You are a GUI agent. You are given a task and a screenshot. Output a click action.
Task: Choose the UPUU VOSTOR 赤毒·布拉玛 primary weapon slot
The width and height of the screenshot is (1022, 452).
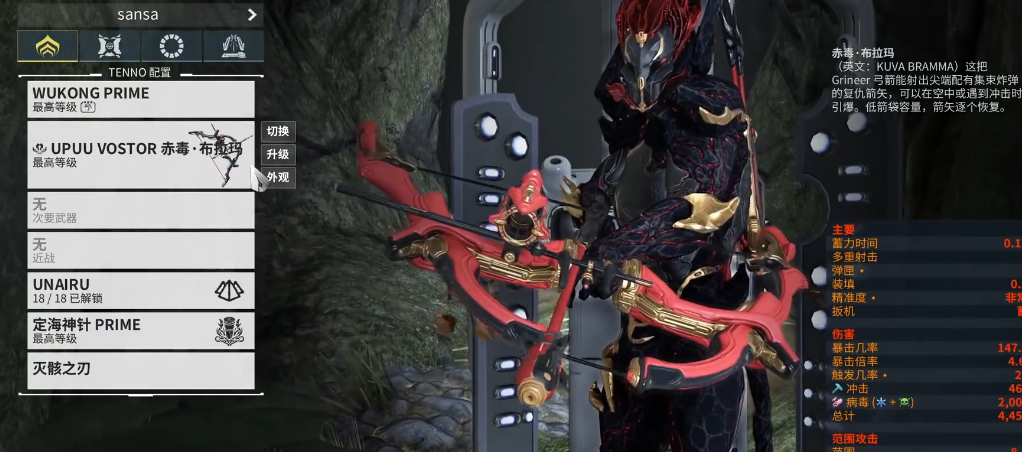point(141,155)
